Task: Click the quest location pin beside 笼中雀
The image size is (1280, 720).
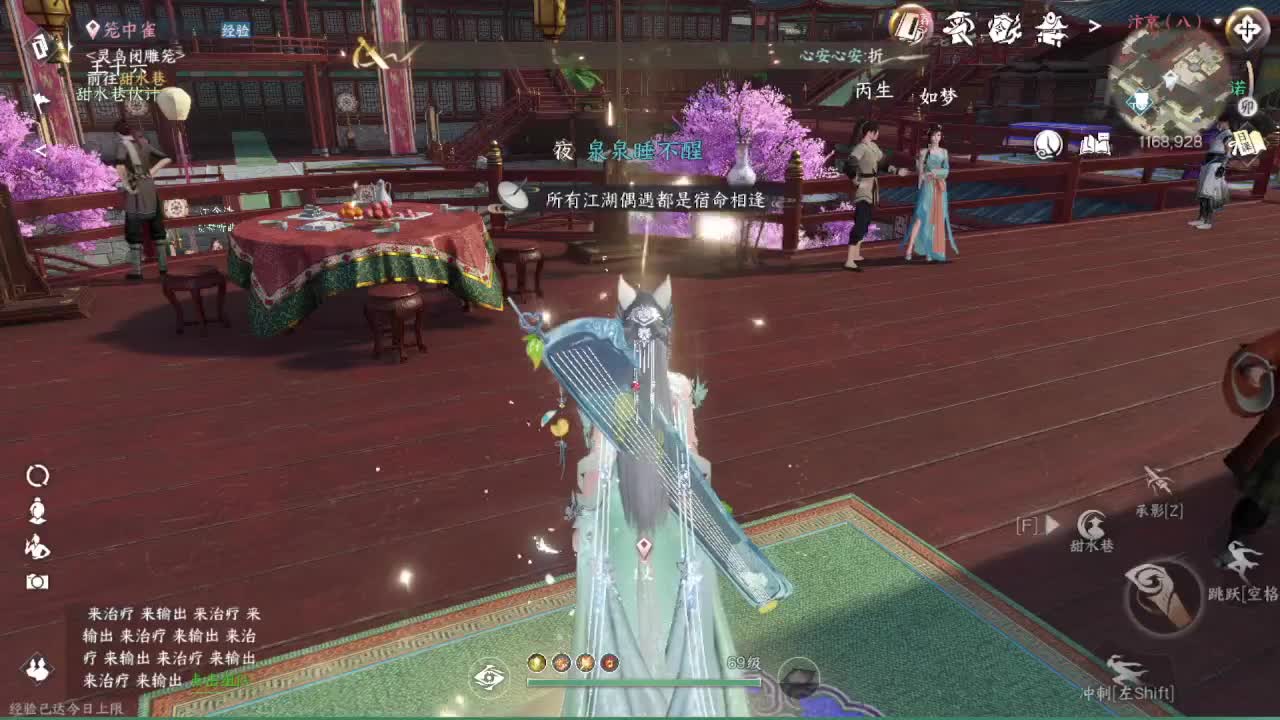Action: click(92, 28)
